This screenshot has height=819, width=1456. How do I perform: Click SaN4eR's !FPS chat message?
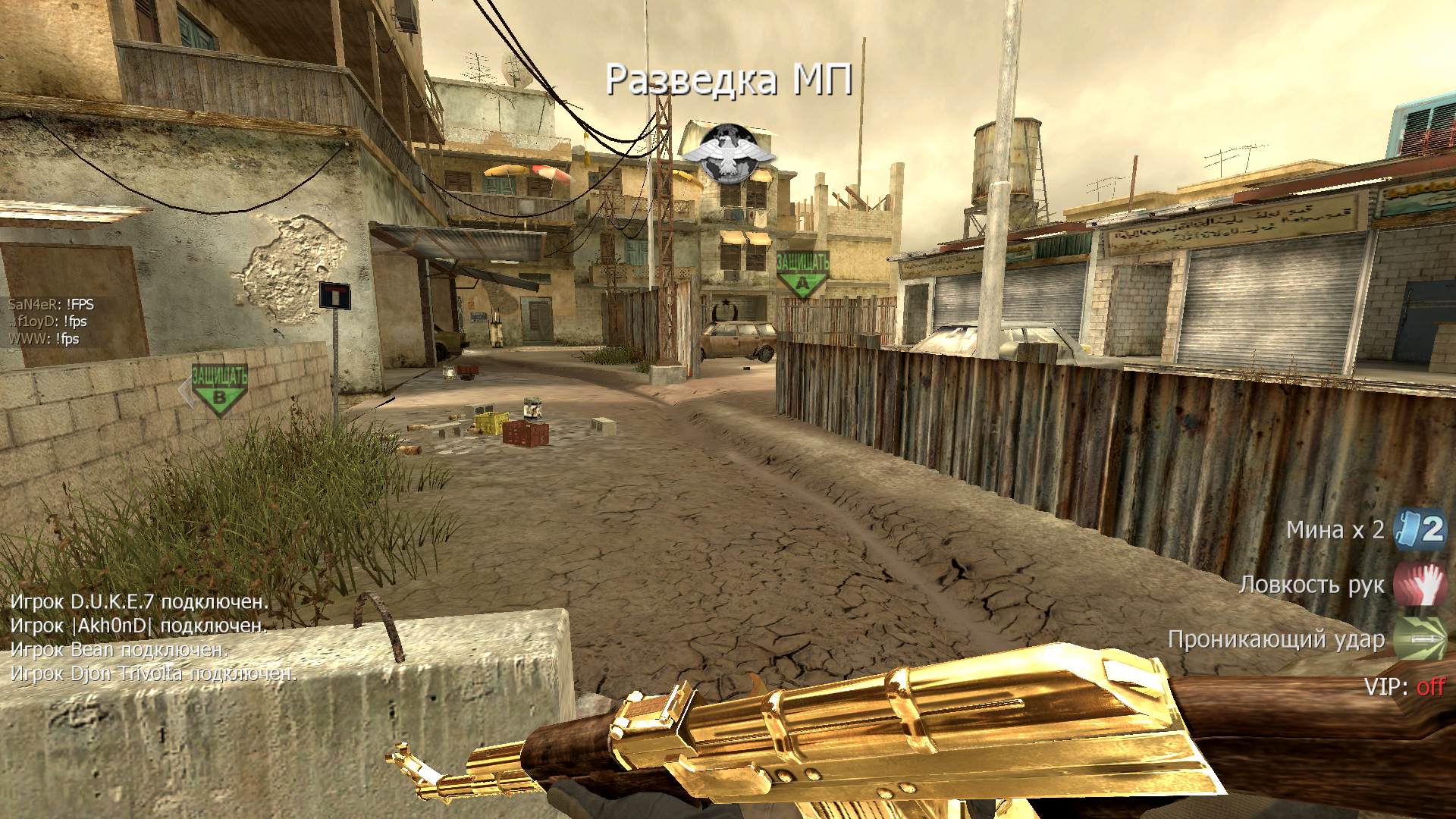(51, 304)
